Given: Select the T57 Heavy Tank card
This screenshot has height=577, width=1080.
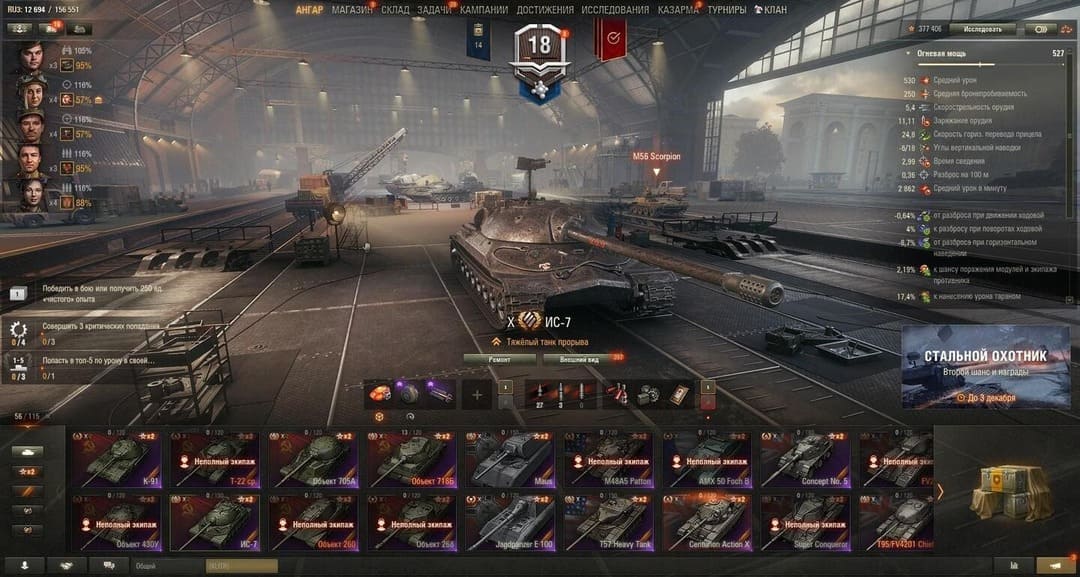Looking at the screenshot, I should point(609,523).
